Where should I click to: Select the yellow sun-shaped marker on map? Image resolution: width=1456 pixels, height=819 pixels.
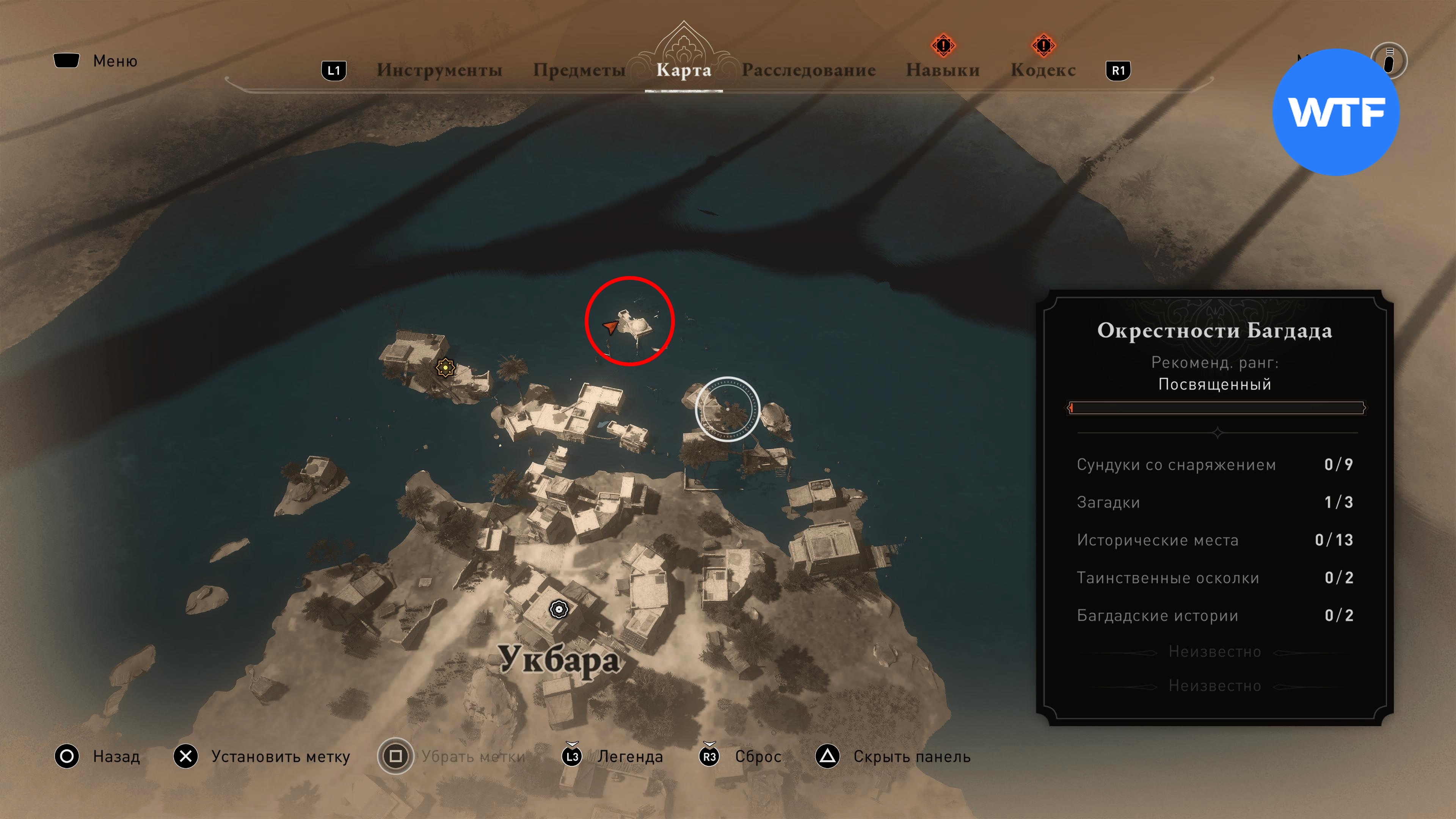pos(446,368)
